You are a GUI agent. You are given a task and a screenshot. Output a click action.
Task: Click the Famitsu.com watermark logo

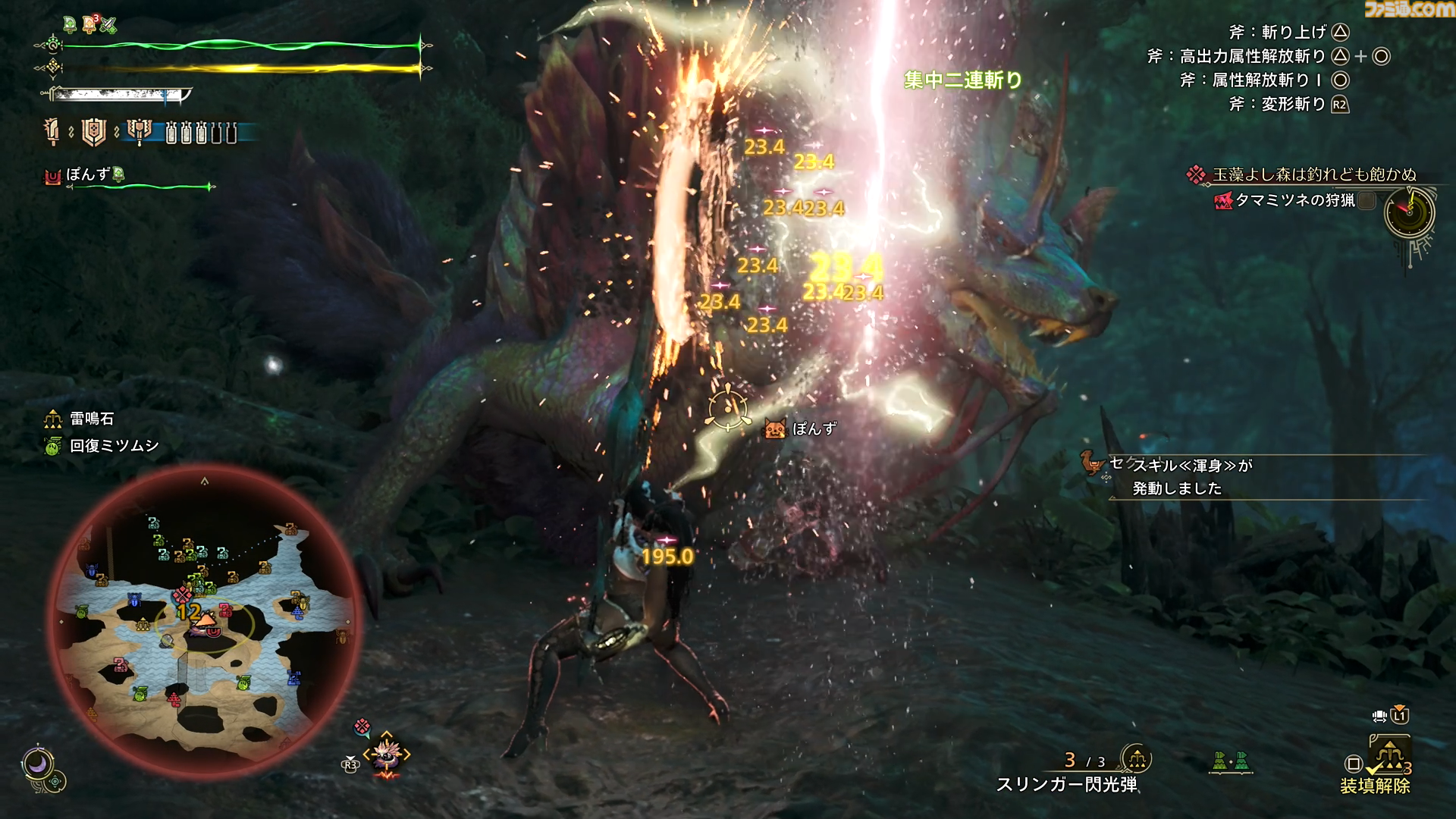(x=1409, y=10)
